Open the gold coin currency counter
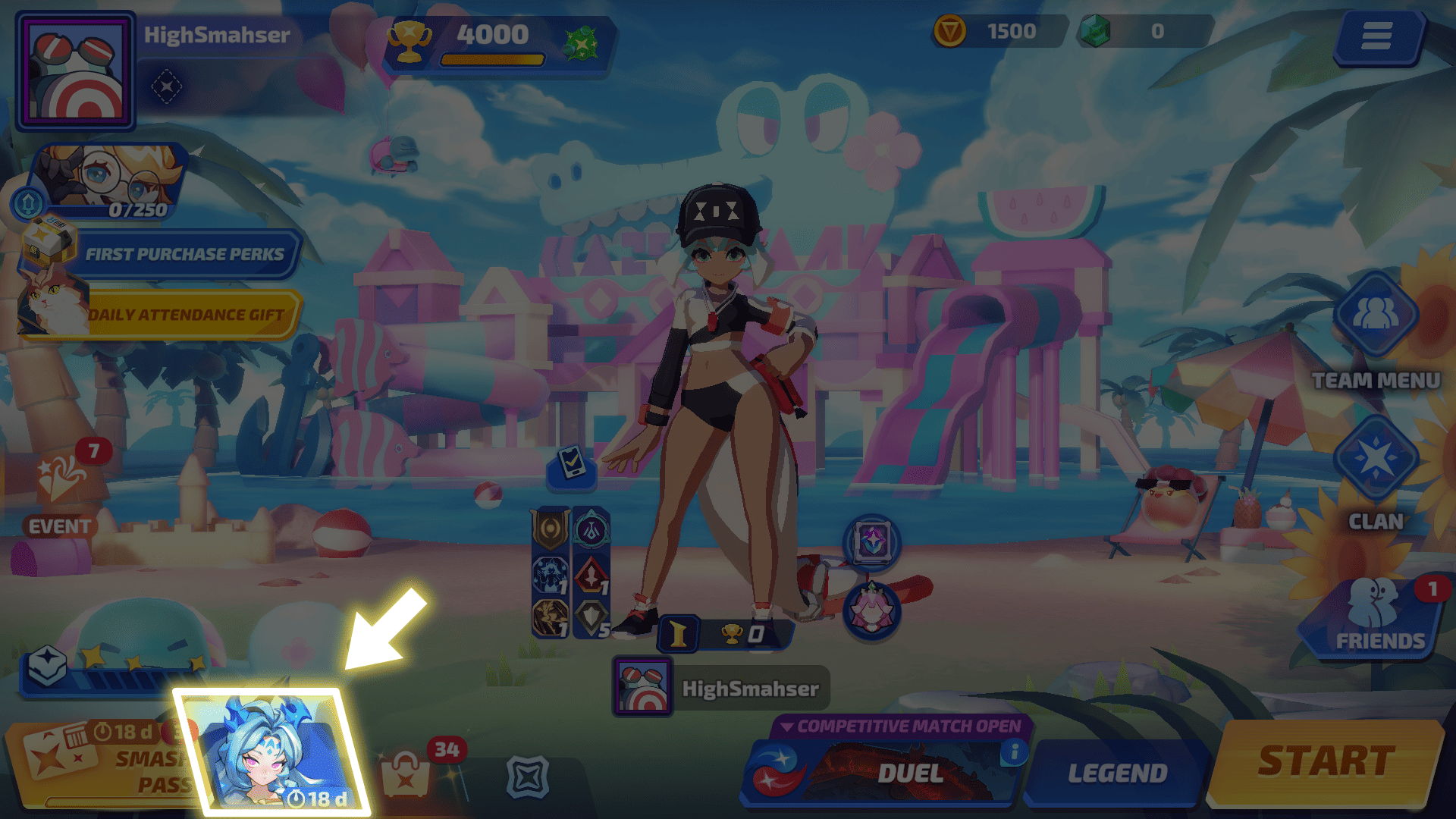 997,32
